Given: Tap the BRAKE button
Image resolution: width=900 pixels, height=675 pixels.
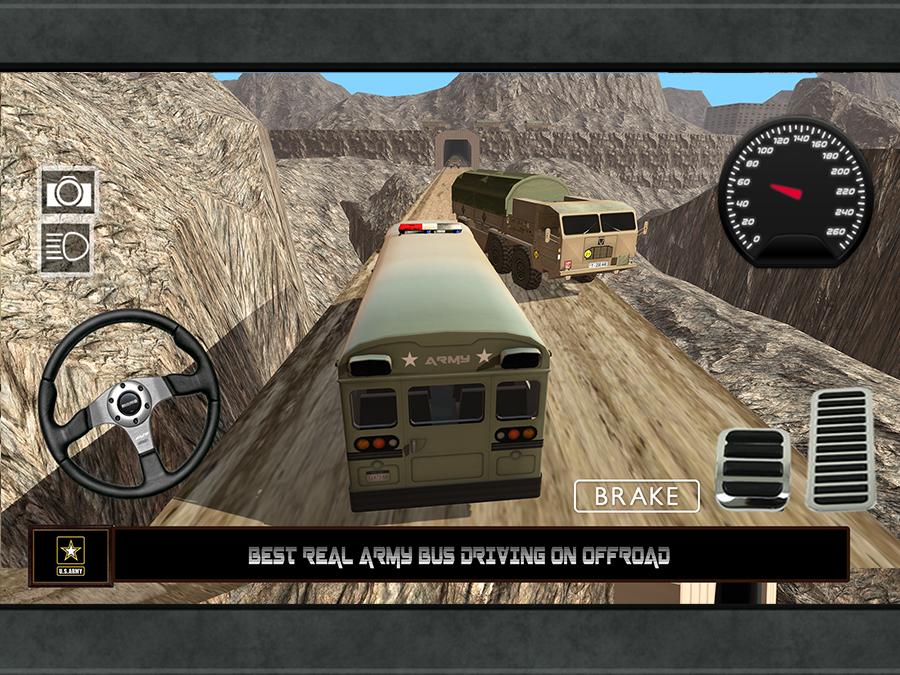Looking at the screenshot, I should click(x=636, y=496).
